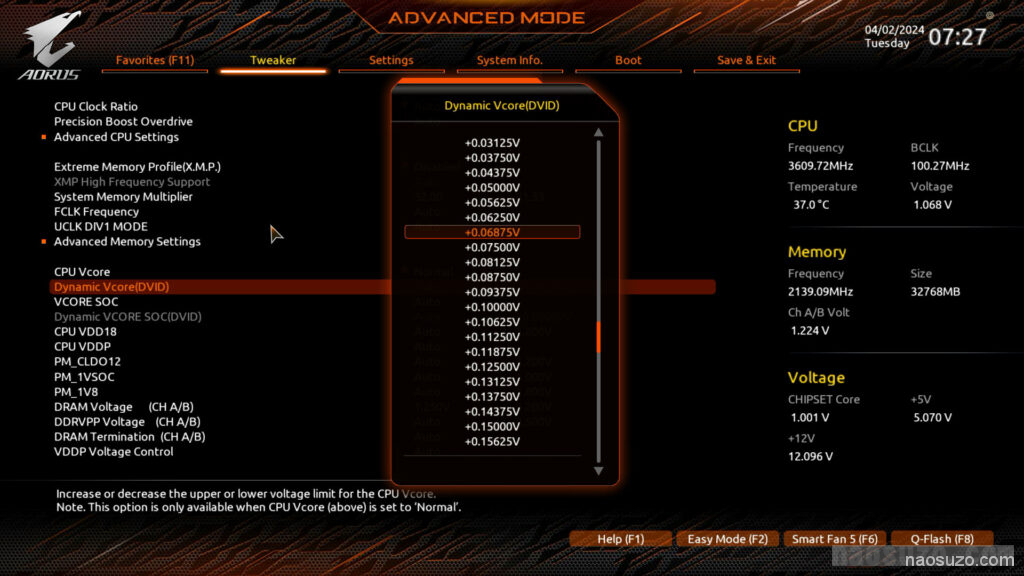This screenshot has width=1024, height=576.
Task: Open the Settings tab
Action: [x=391, y=60]
